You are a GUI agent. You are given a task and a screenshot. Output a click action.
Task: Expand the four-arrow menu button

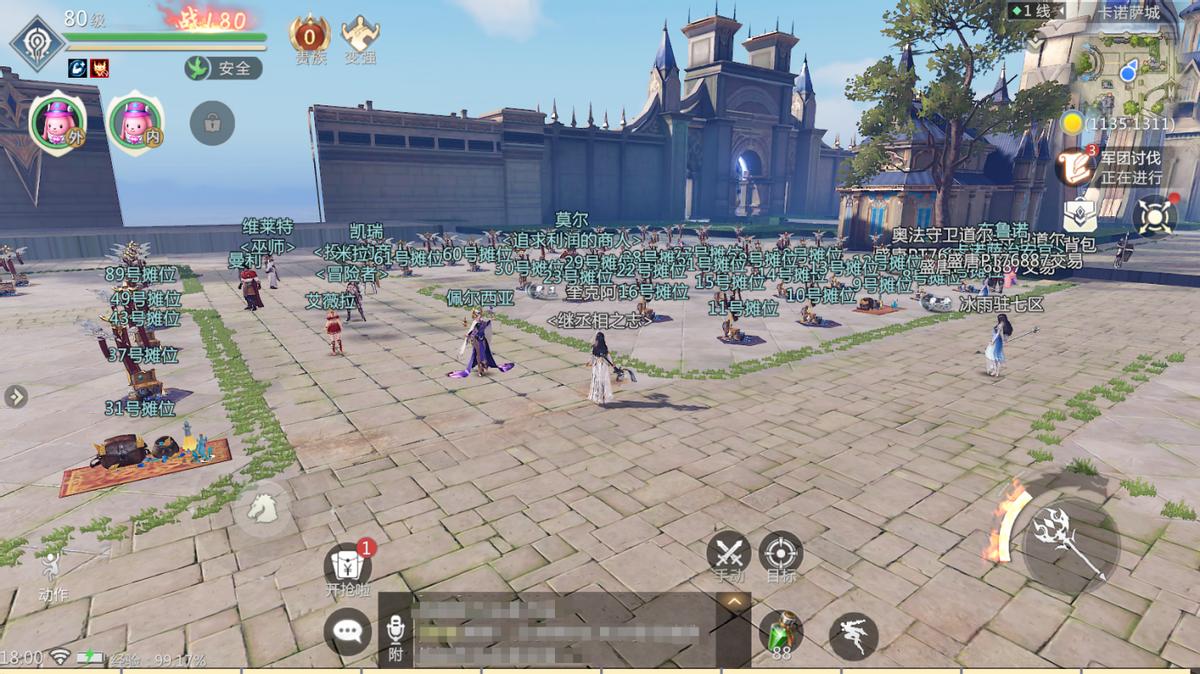point(1155,215)
